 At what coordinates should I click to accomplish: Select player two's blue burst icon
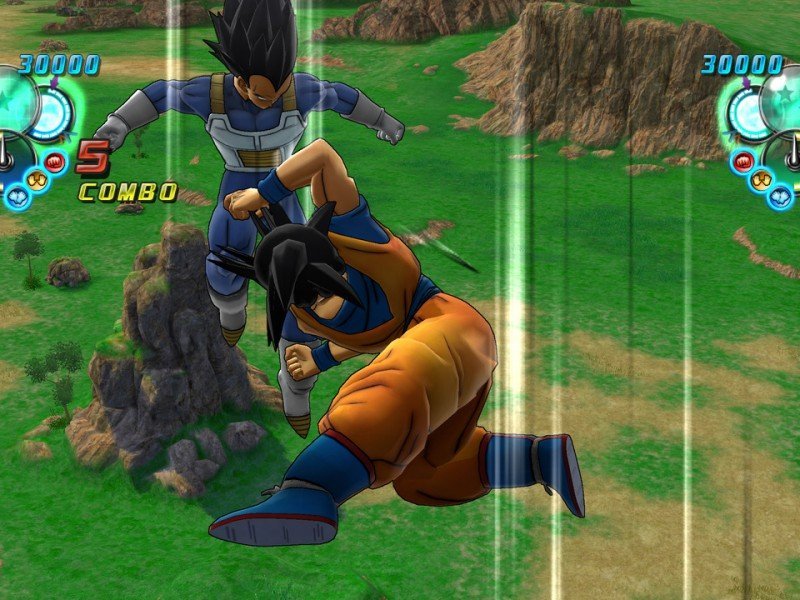781,197
